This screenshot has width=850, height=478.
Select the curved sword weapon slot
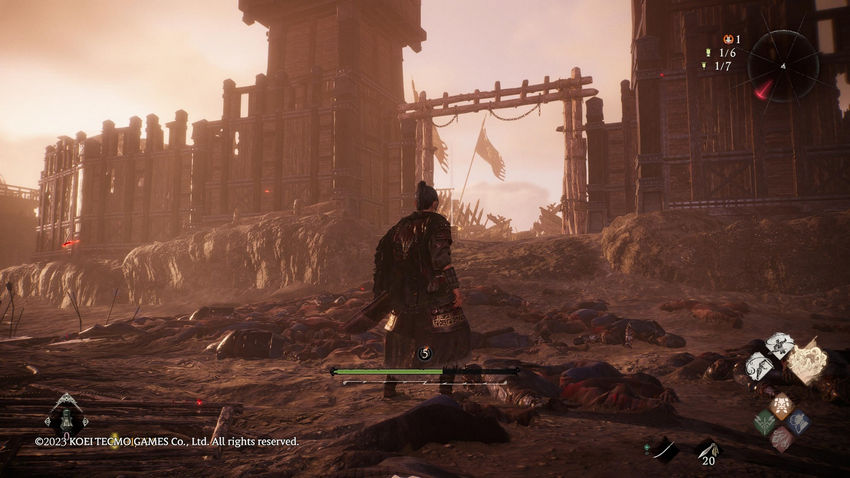[x=663, y=449]
